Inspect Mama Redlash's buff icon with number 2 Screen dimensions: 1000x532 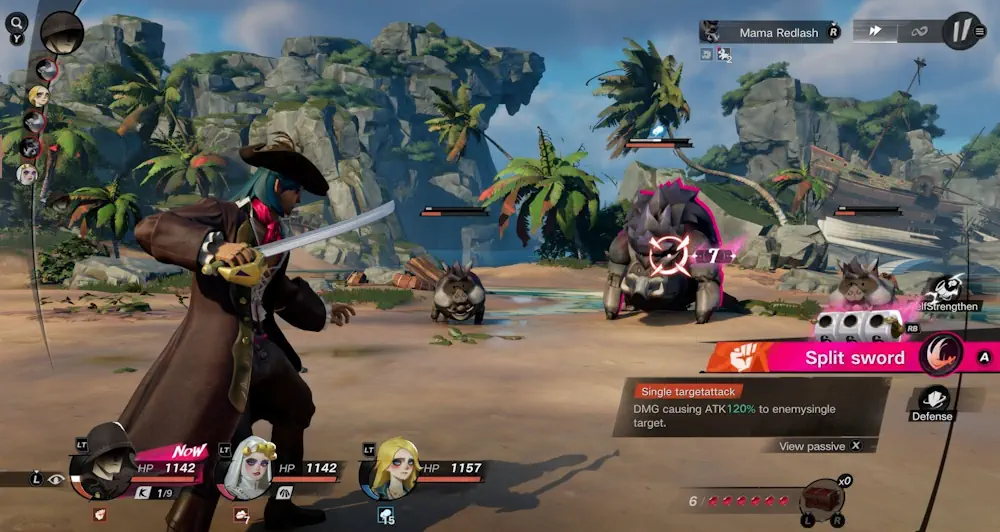click(724, 55)
